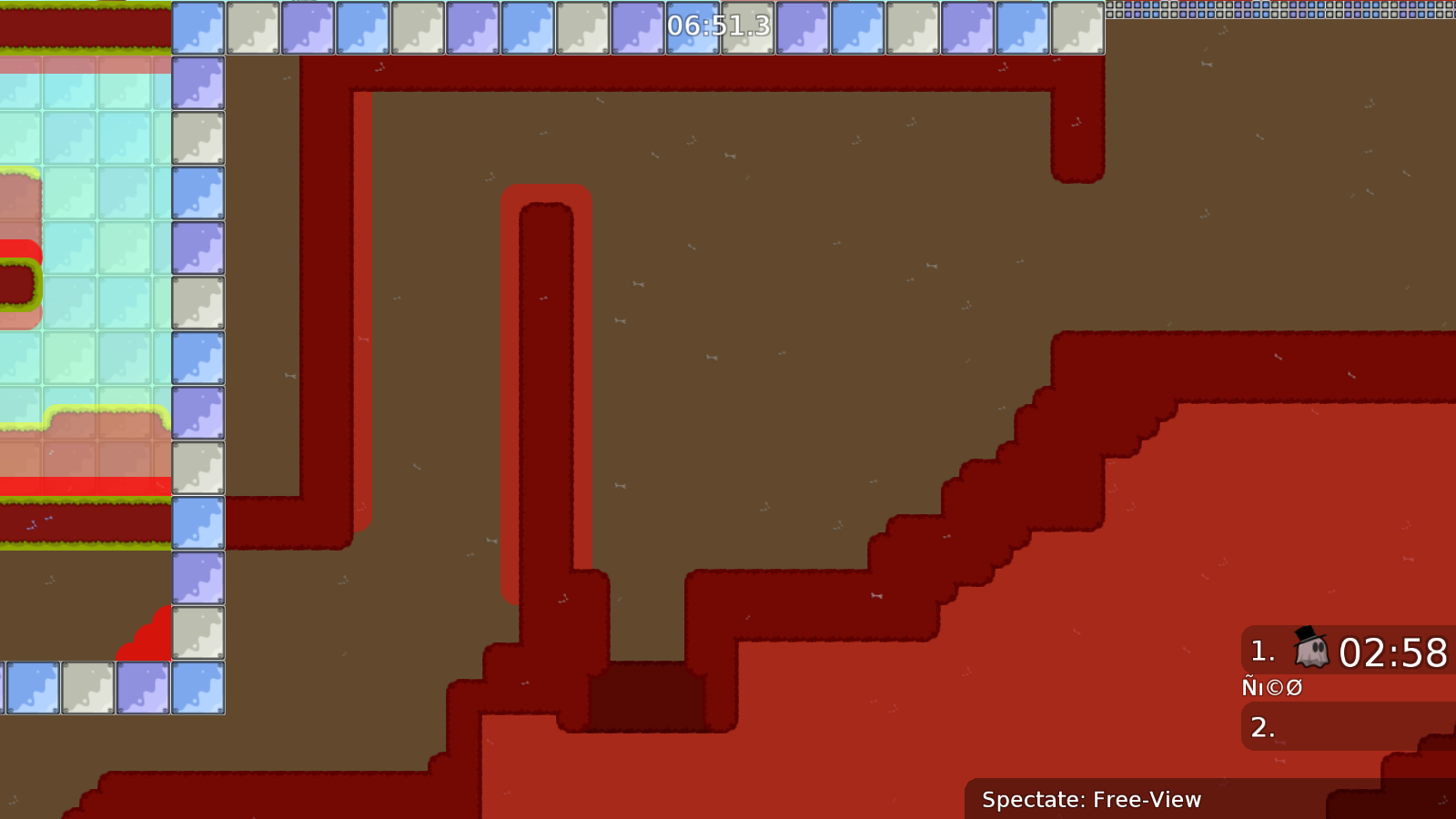The image size is (1456, 819).
Task: Toggle the empty rank 2 leaderboard slot
Action: coord(1338,728)
